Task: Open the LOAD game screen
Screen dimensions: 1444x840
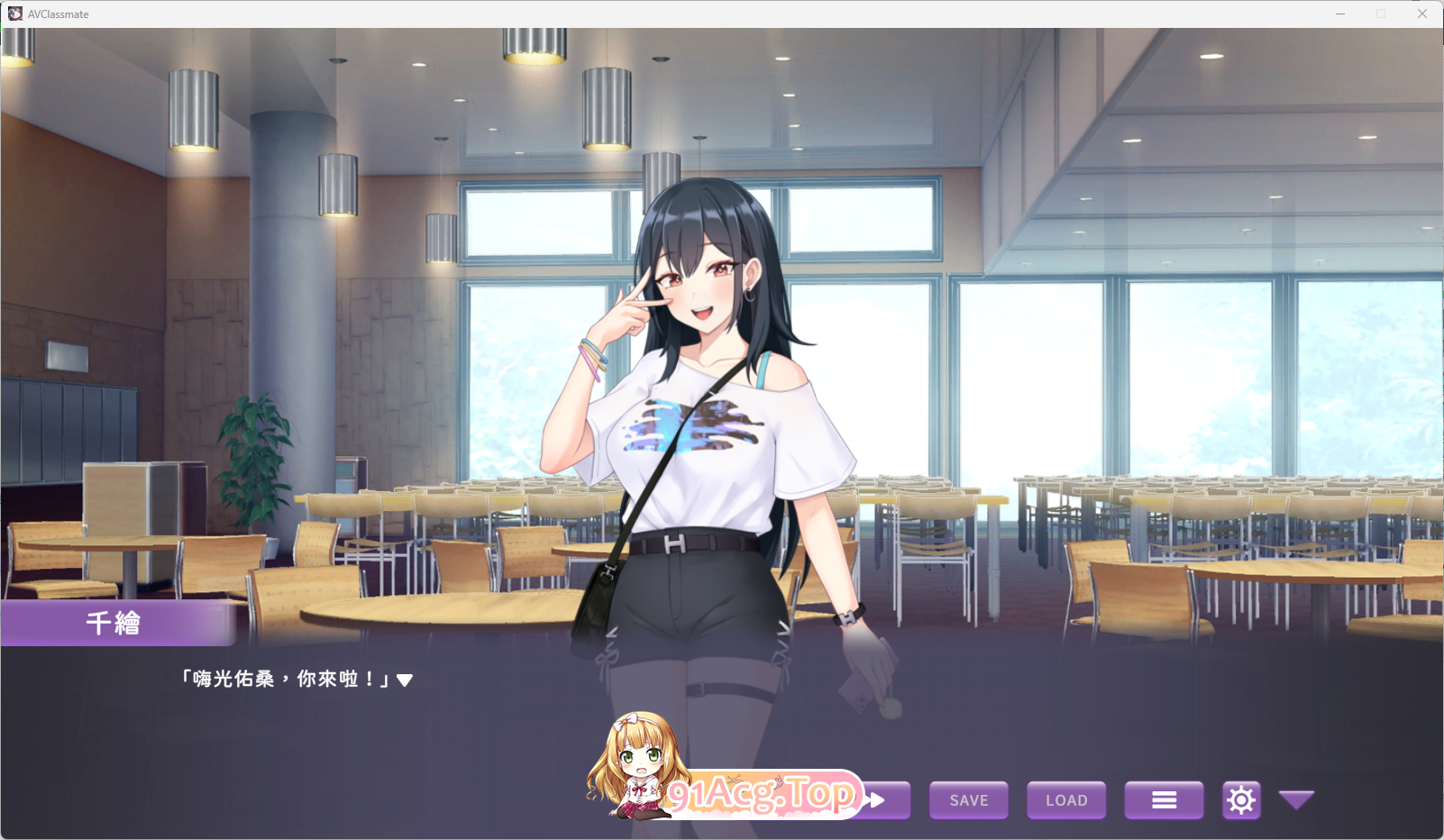Action: (1066, 800)
